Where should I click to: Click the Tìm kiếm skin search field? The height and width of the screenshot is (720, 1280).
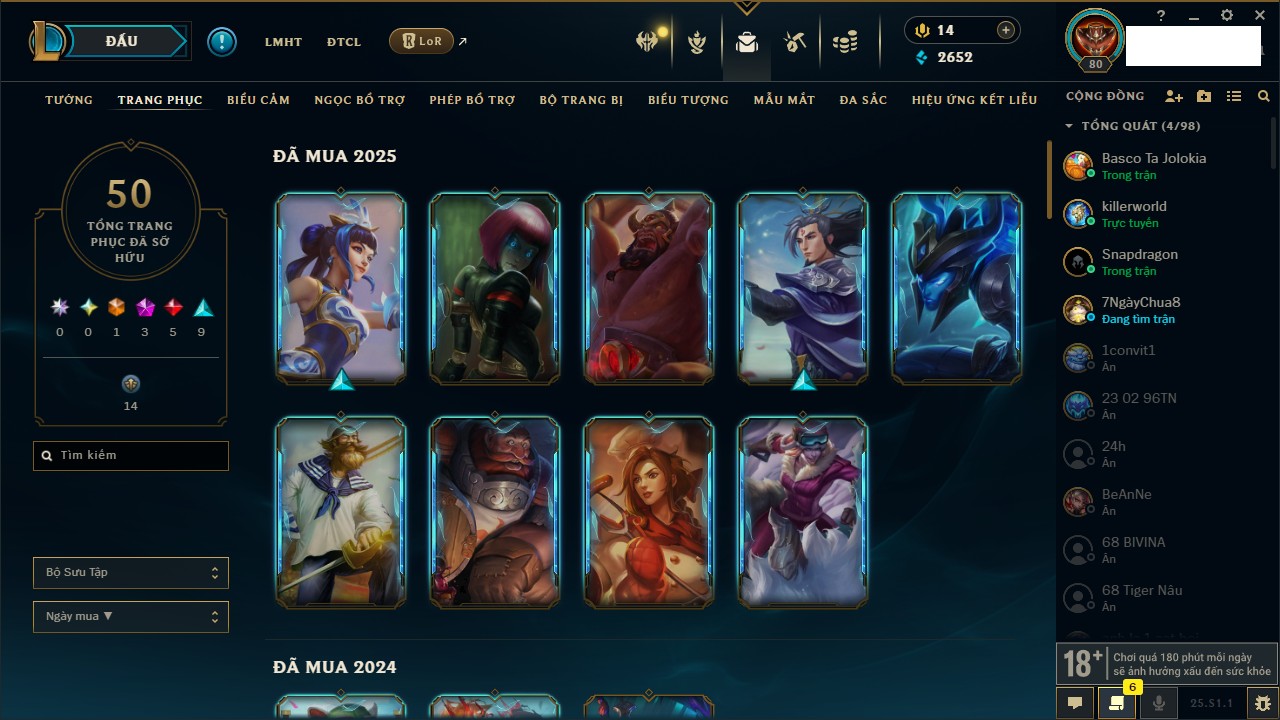[131, 456]
